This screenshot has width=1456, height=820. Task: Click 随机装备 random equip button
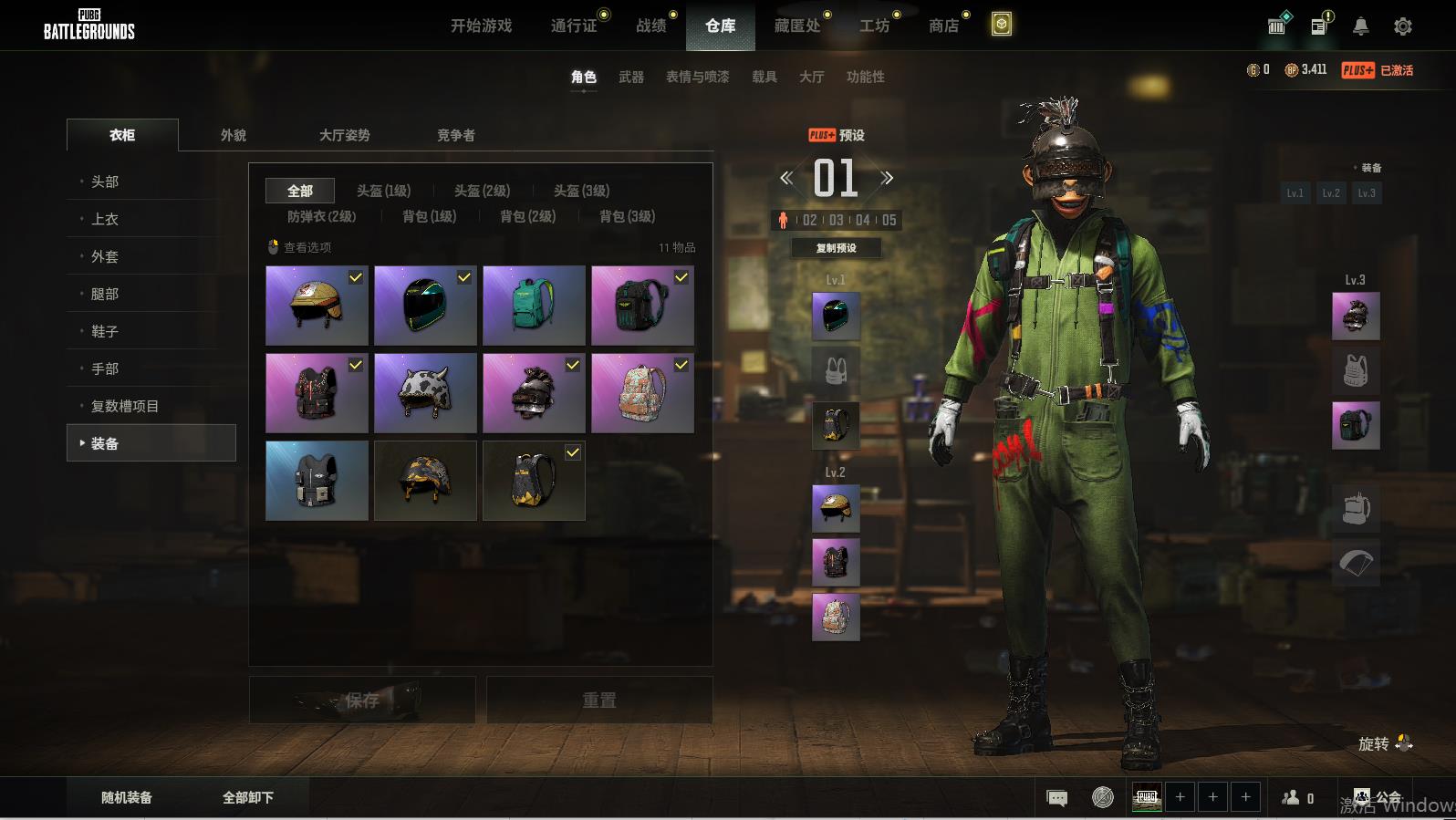[x=127, y=797]
